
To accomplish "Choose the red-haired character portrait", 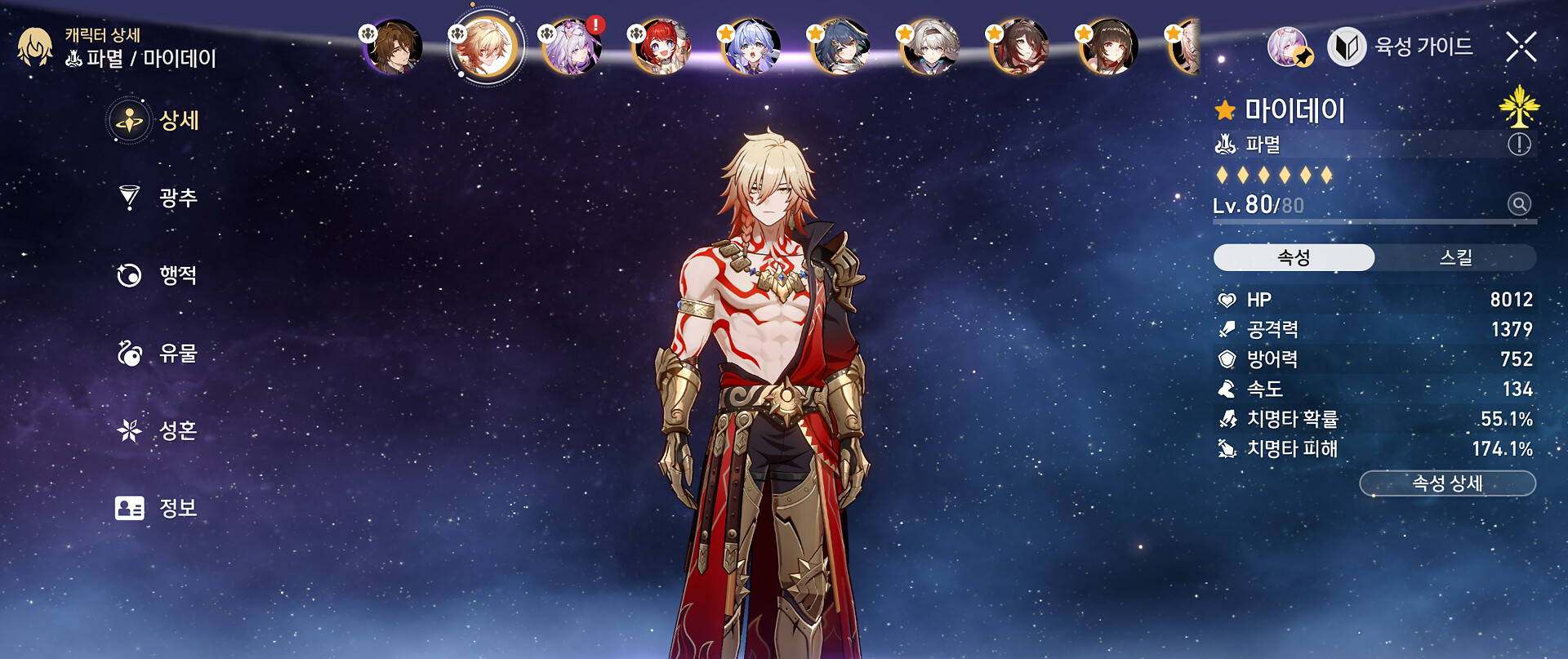I will 662,47.
